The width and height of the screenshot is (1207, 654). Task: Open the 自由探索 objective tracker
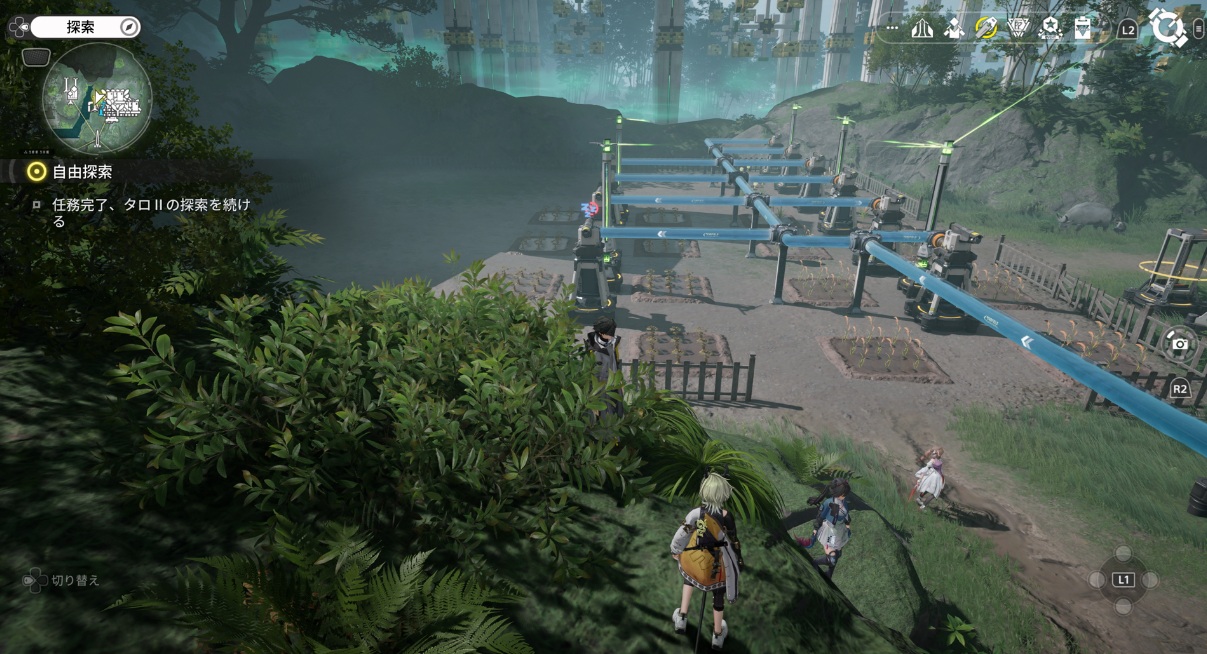click(x=82, y=172)
